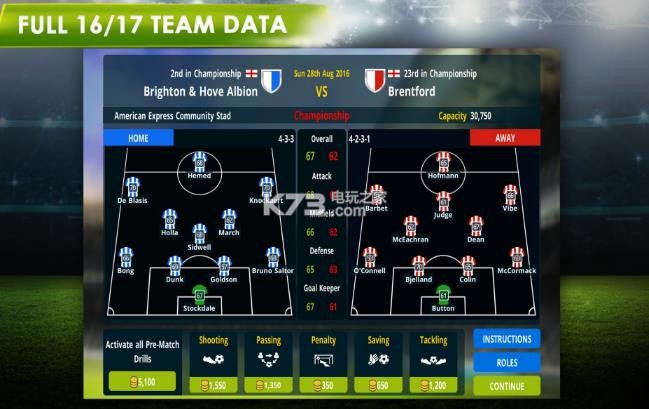Pick Brighton defender Bruno Saltor
This screenshot has width=649, height=409.
tap(272, 259)
